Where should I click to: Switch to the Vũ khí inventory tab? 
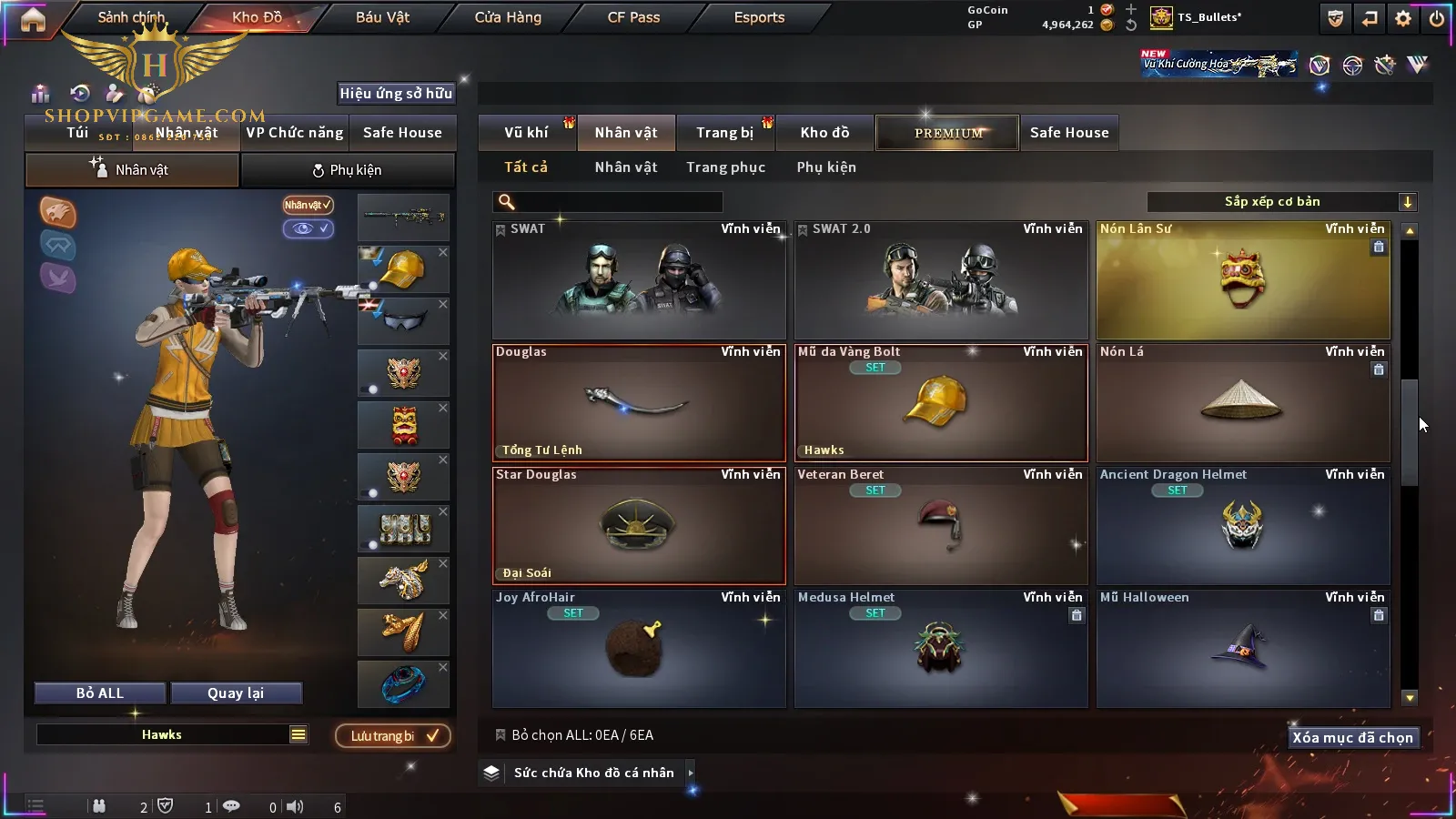tap(526, 133)
